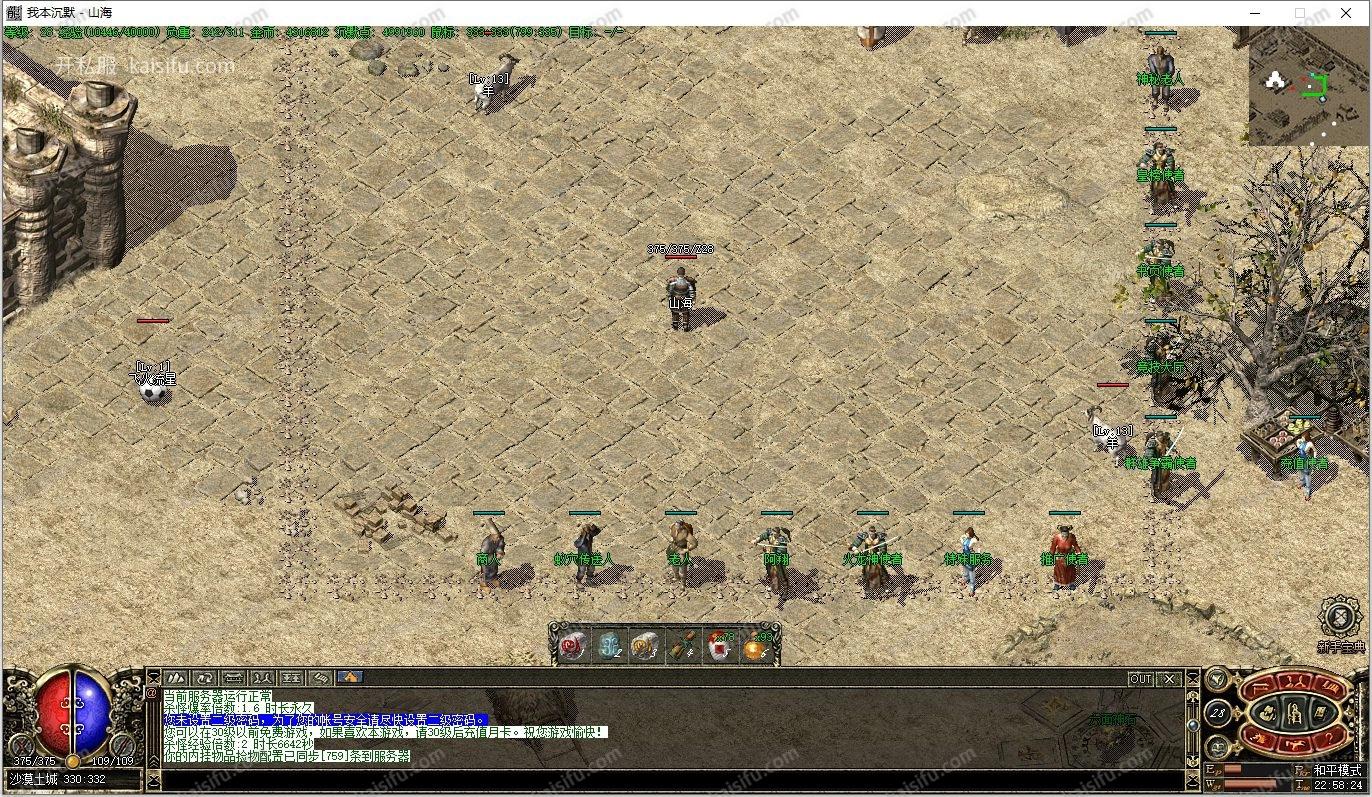This screenshot has width=1372, height=797.
Task: Close the game window
Action: pos(1346,13)
